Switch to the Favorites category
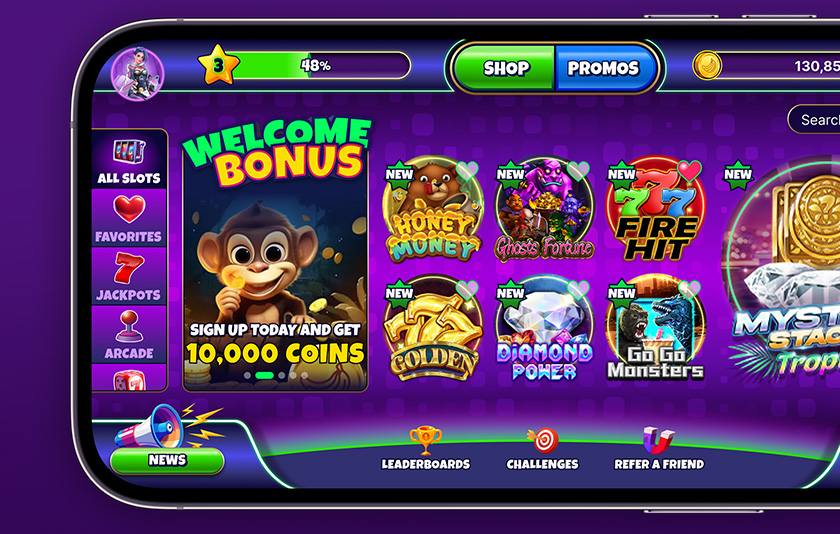 129,218
